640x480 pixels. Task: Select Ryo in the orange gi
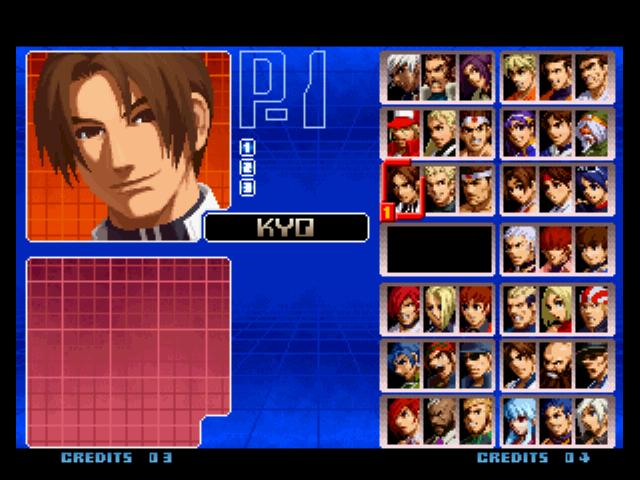(521, 76)
